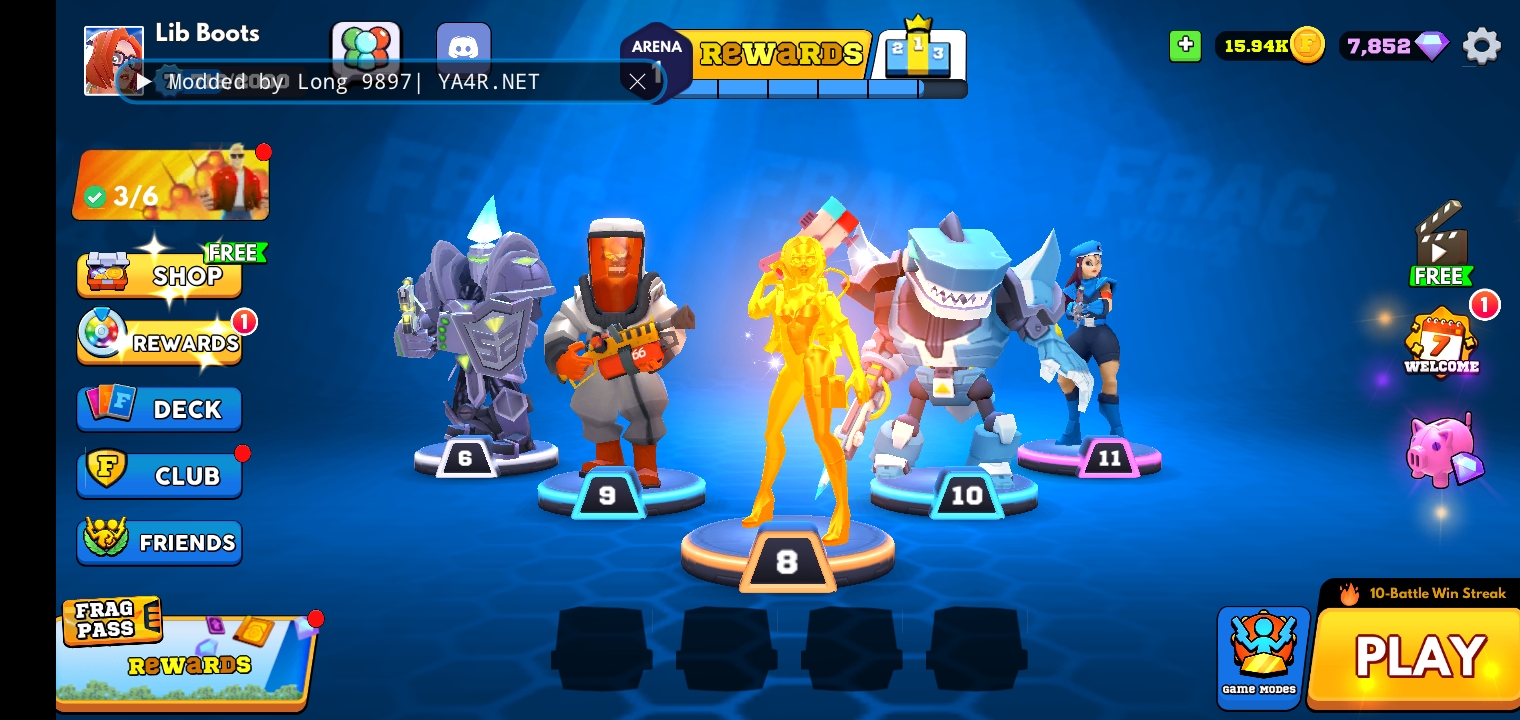Screen dimensions: 1520x720
Task: Open the CLUB menu
Action: pyautogui.click(x=160, y=475)
